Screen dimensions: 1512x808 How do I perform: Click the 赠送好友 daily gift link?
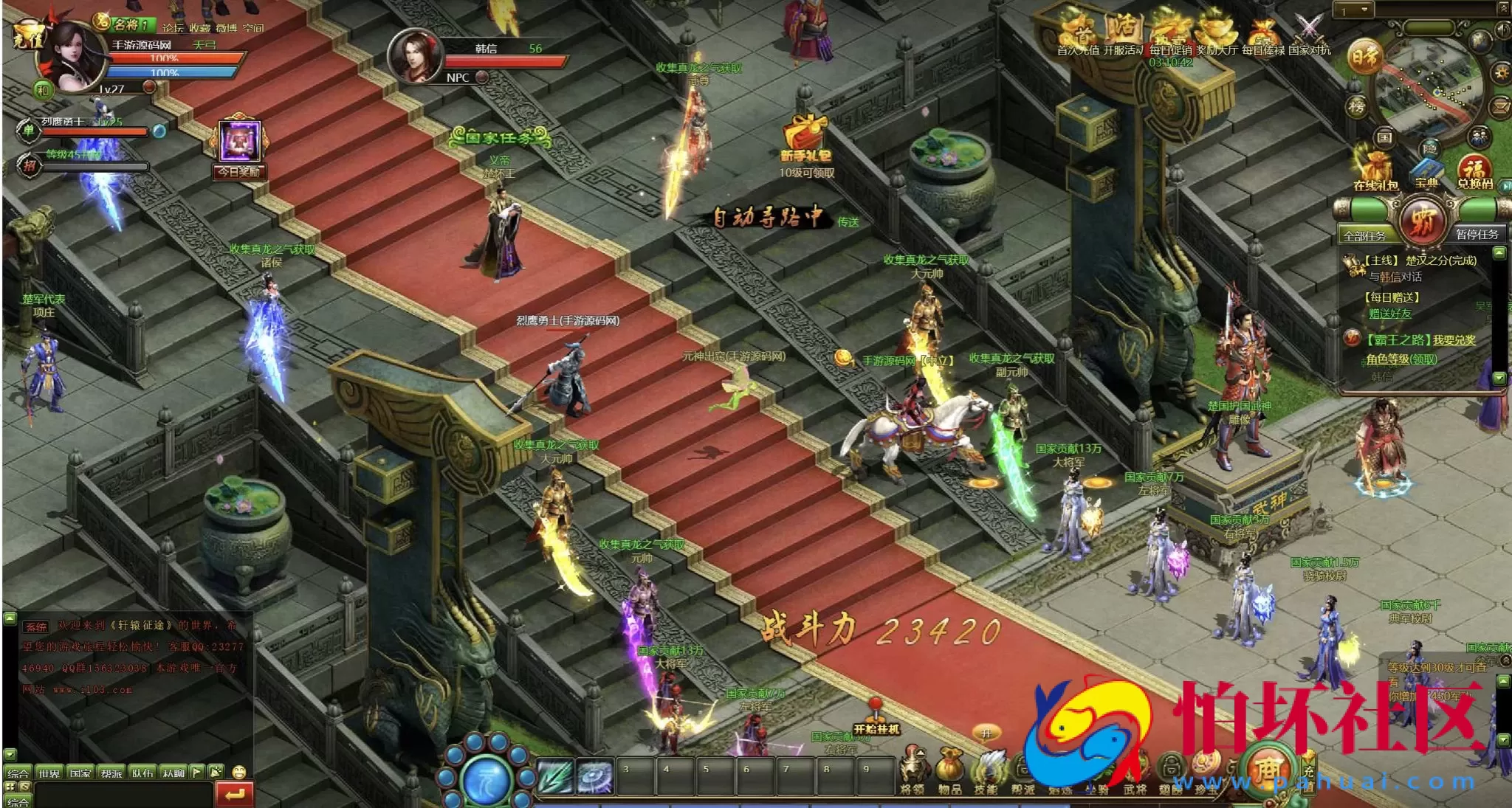pyautogui.click(x=1389, y=314)
